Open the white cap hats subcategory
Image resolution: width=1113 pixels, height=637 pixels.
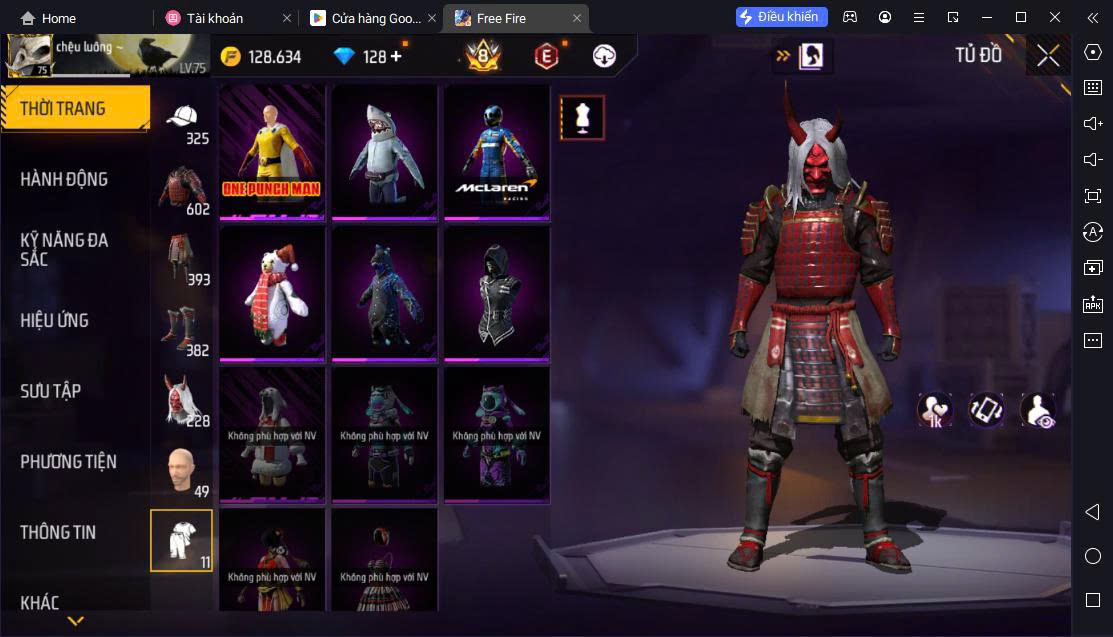181,123
